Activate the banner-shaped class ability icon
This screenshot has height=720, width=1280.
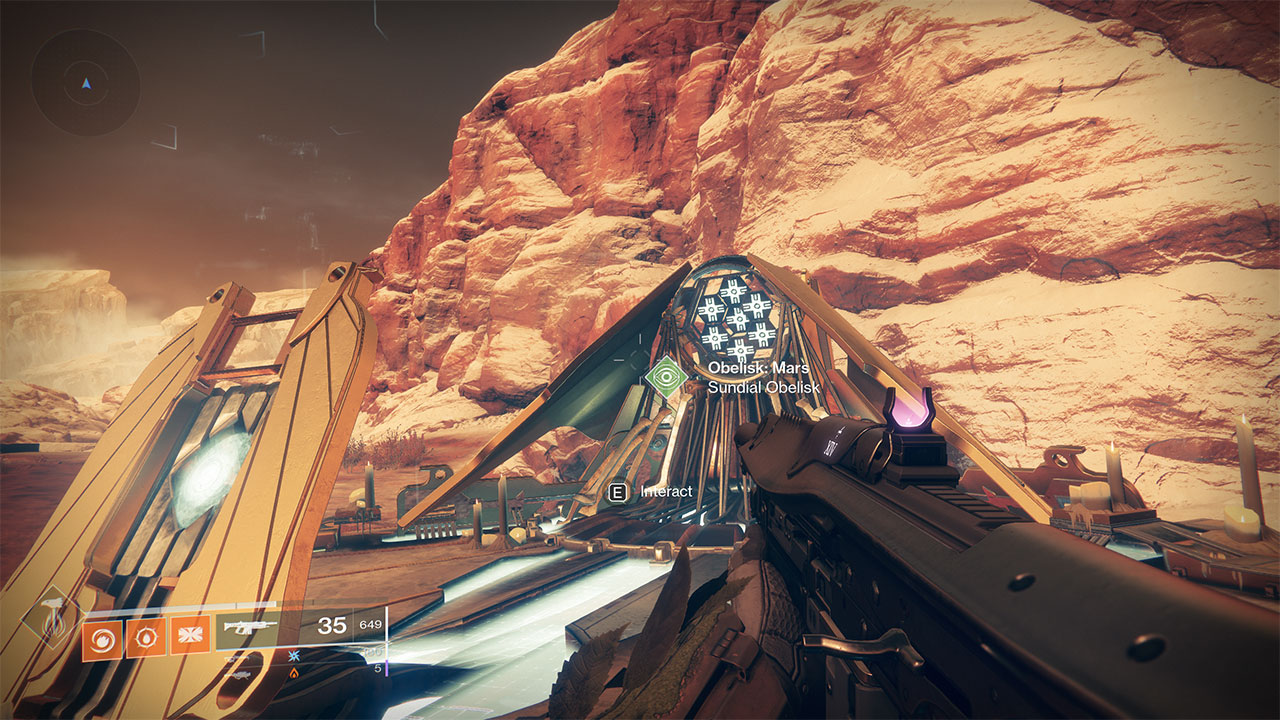[190, 636]
